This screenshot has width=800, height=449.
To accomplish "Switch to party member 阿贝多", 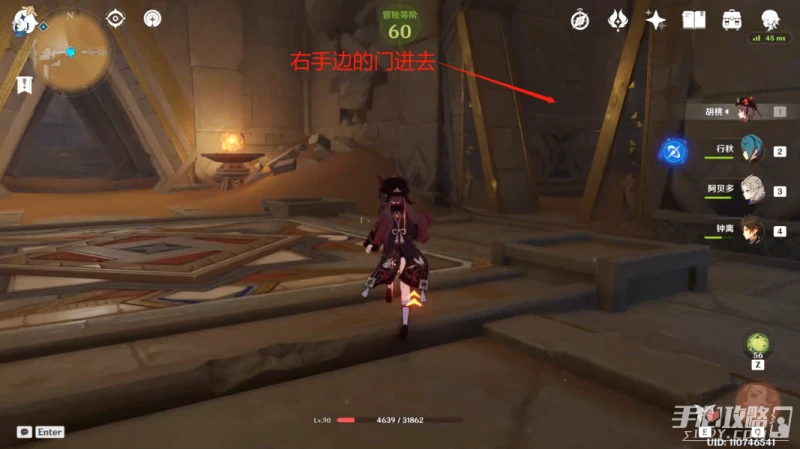I will coord(750,189).
